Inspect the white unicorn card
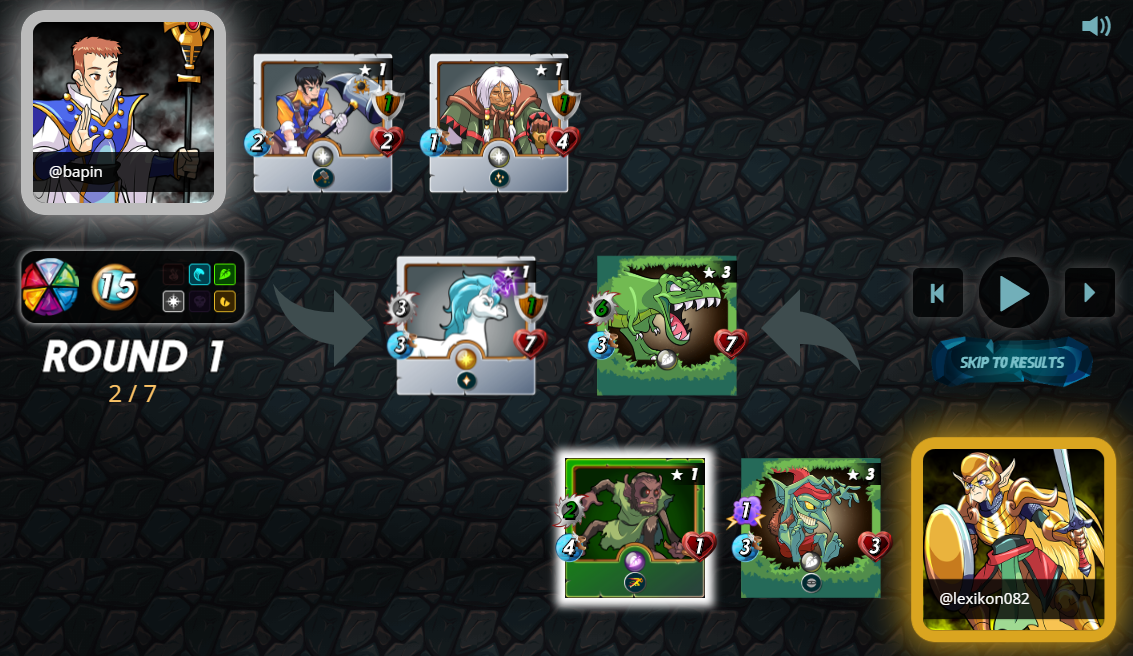 pyautogui.click(x=465, y=325)
